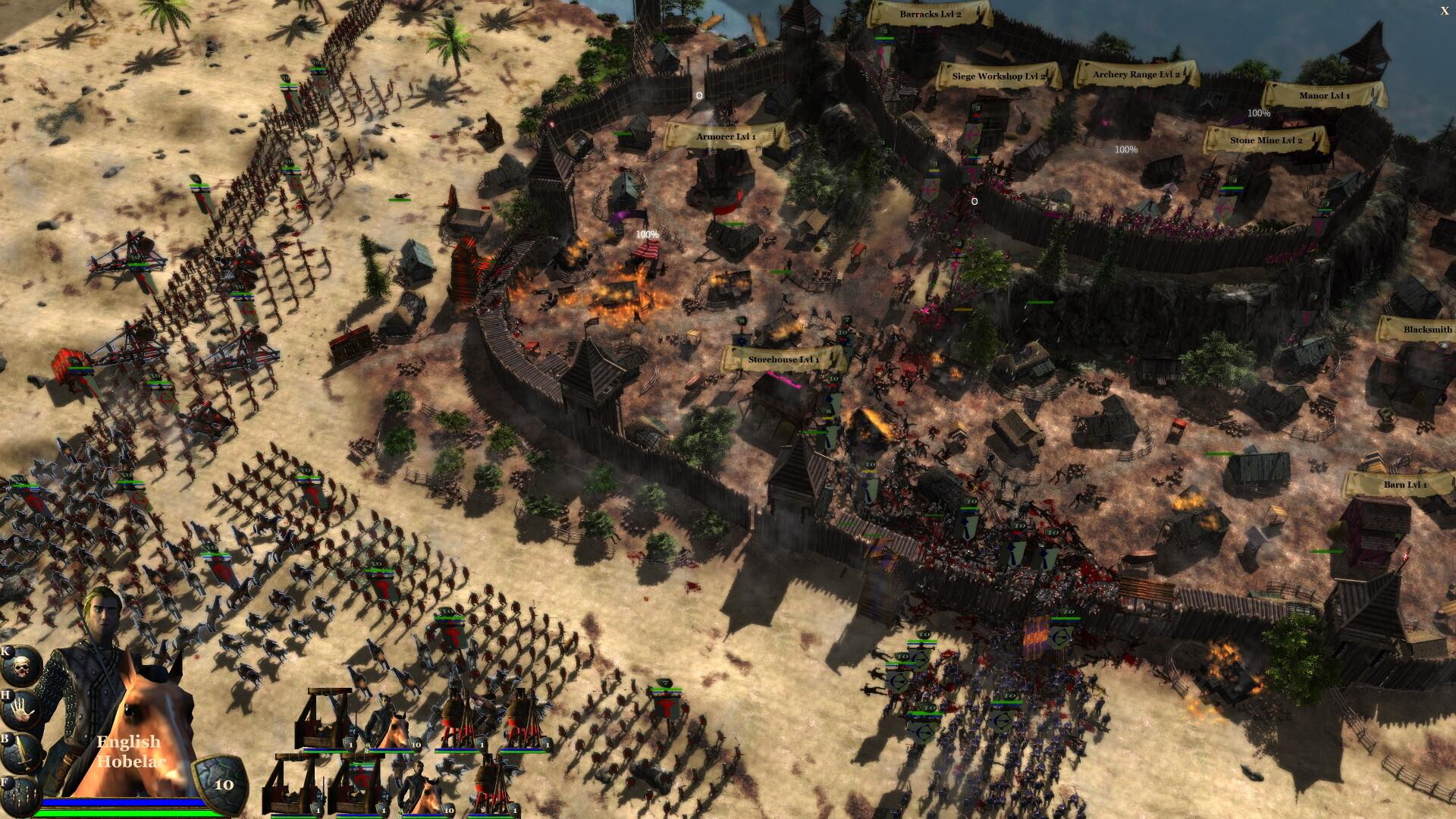Close the panel with the X button
The width and height of the screenshot is (1456, 819).
[x=1443, y=13]
